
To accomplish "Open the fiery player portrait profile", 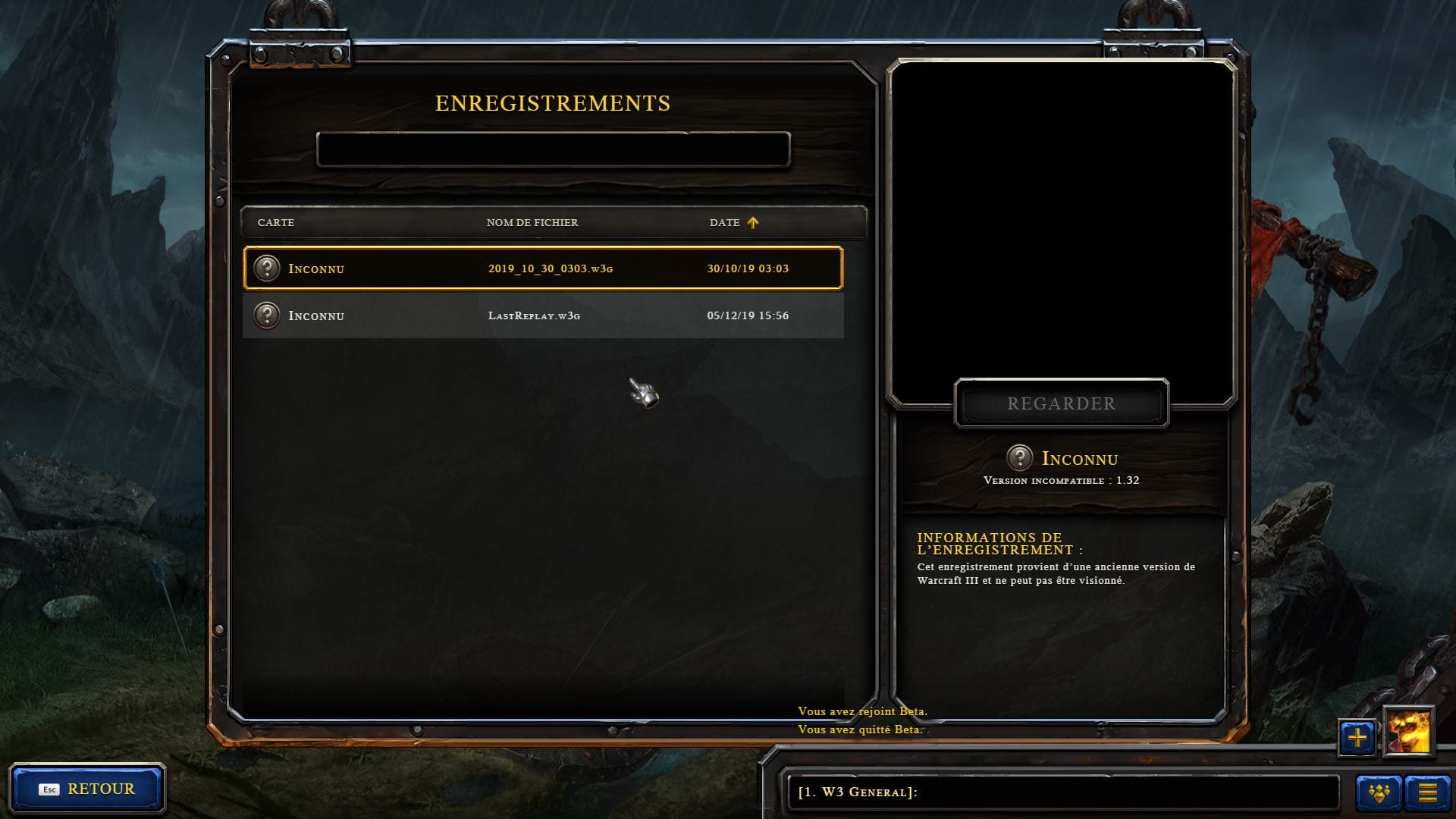I will 1409,733.
